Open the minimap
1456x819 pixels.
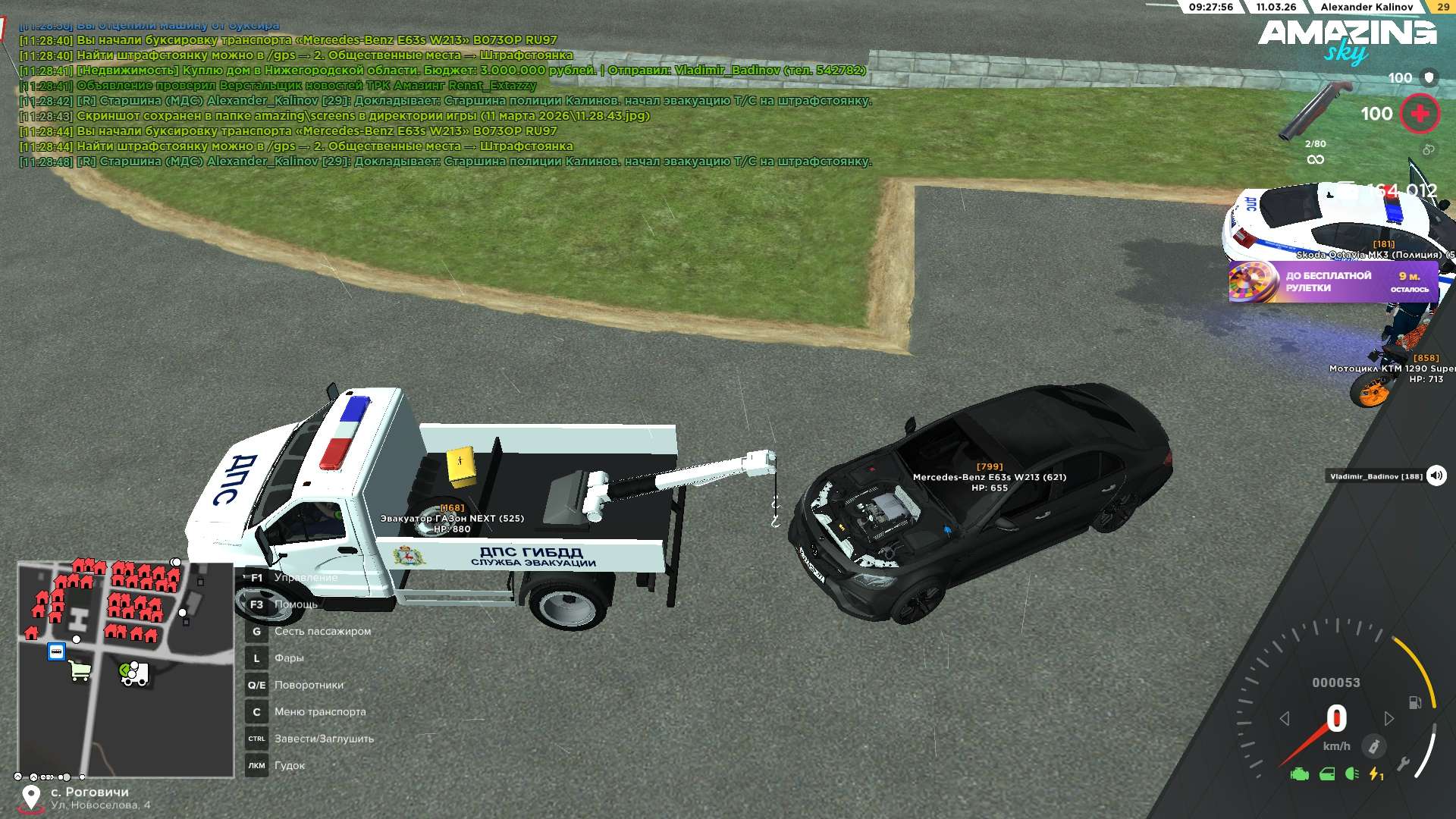click(x=126, y=670)
